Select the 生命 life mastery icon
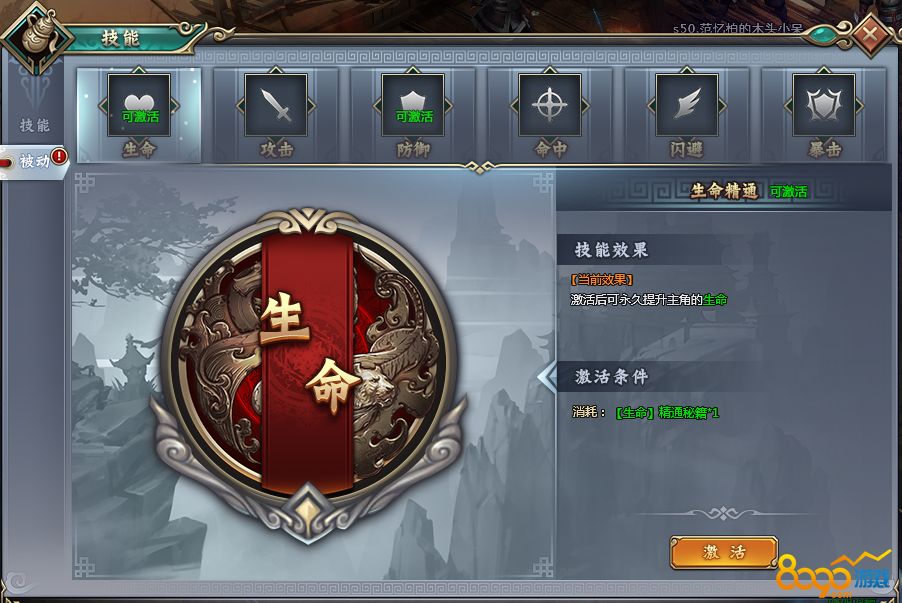Image resolution: width=902 pixels, height=603 pixels. [x=139, y=105]
